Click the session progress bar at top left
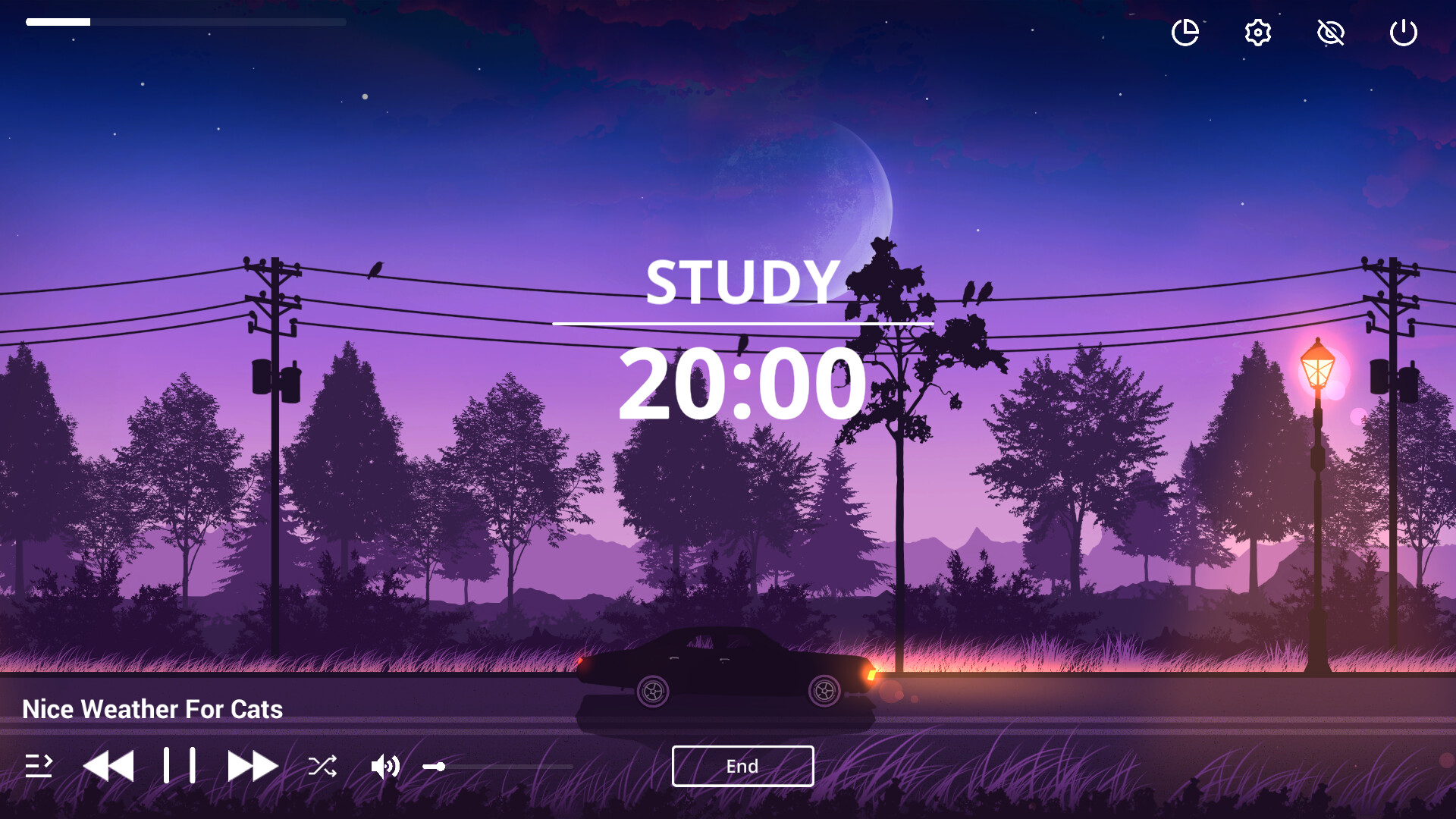 186,22
